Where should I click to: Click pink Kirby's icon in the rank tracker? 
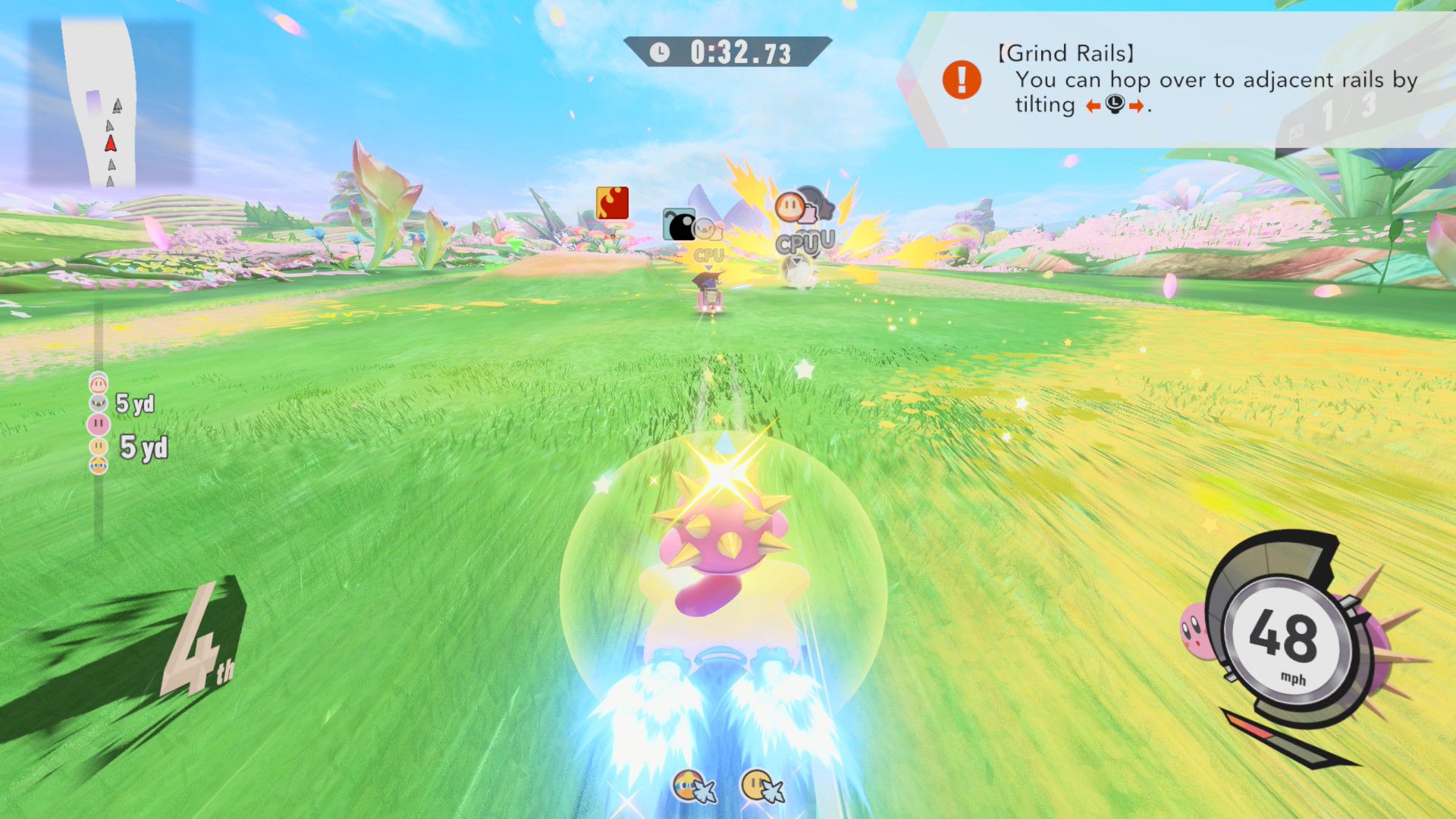pos(99,424)
